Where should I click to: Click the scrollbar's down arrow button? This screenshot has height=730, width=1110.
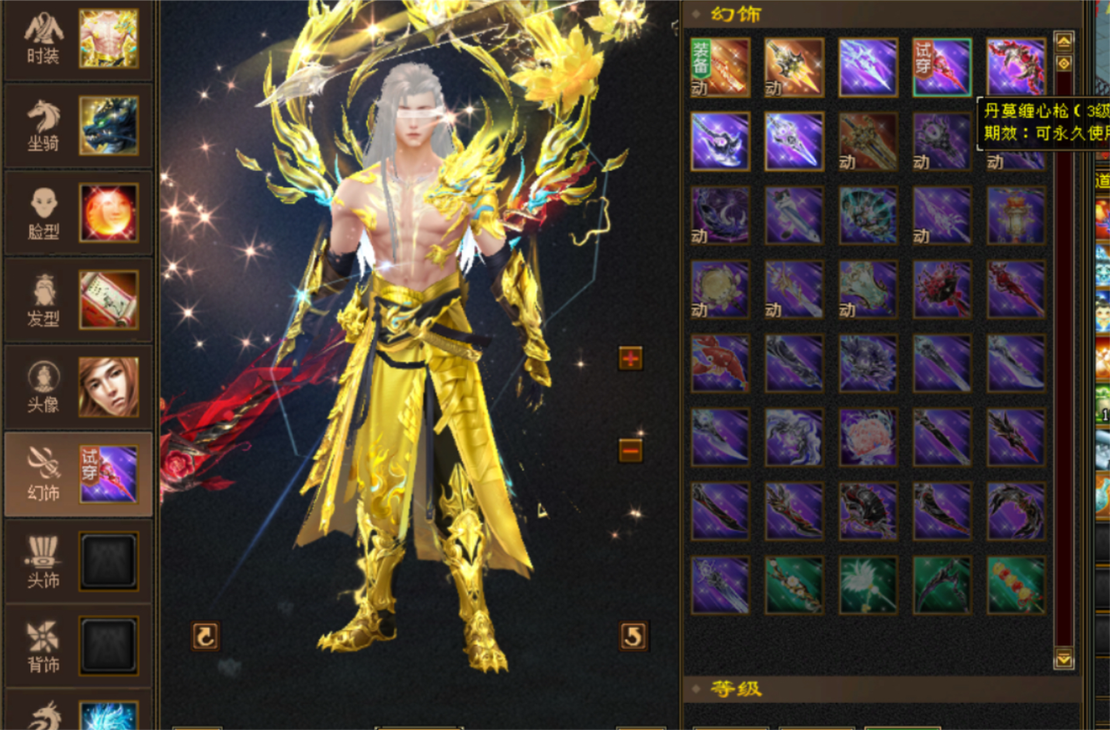point(1064,658)
